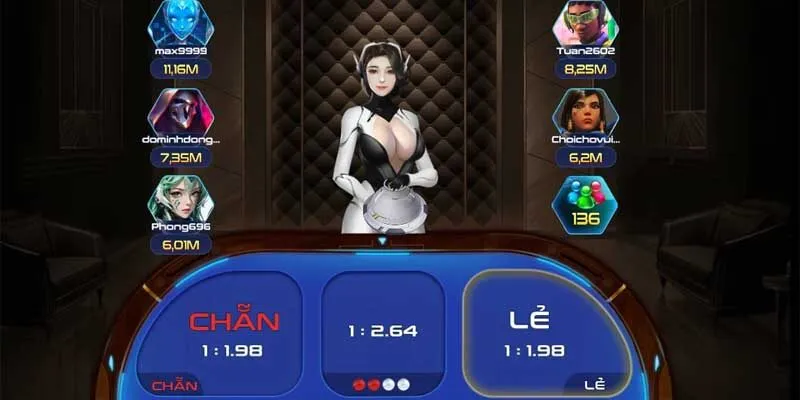Choose the 1 : 2.64 middle bet panel

click(x=383, y=330)
